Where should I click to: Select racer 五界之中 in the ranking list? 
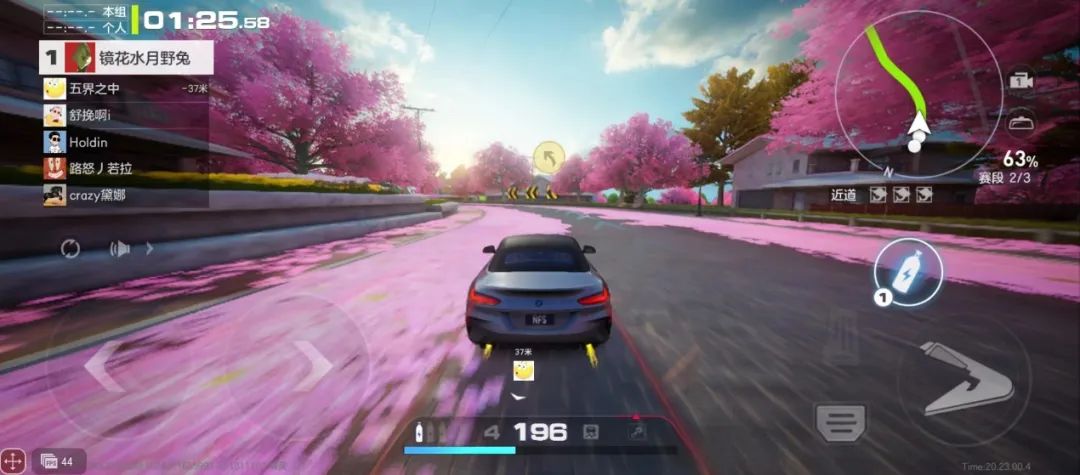coord(95,88)
